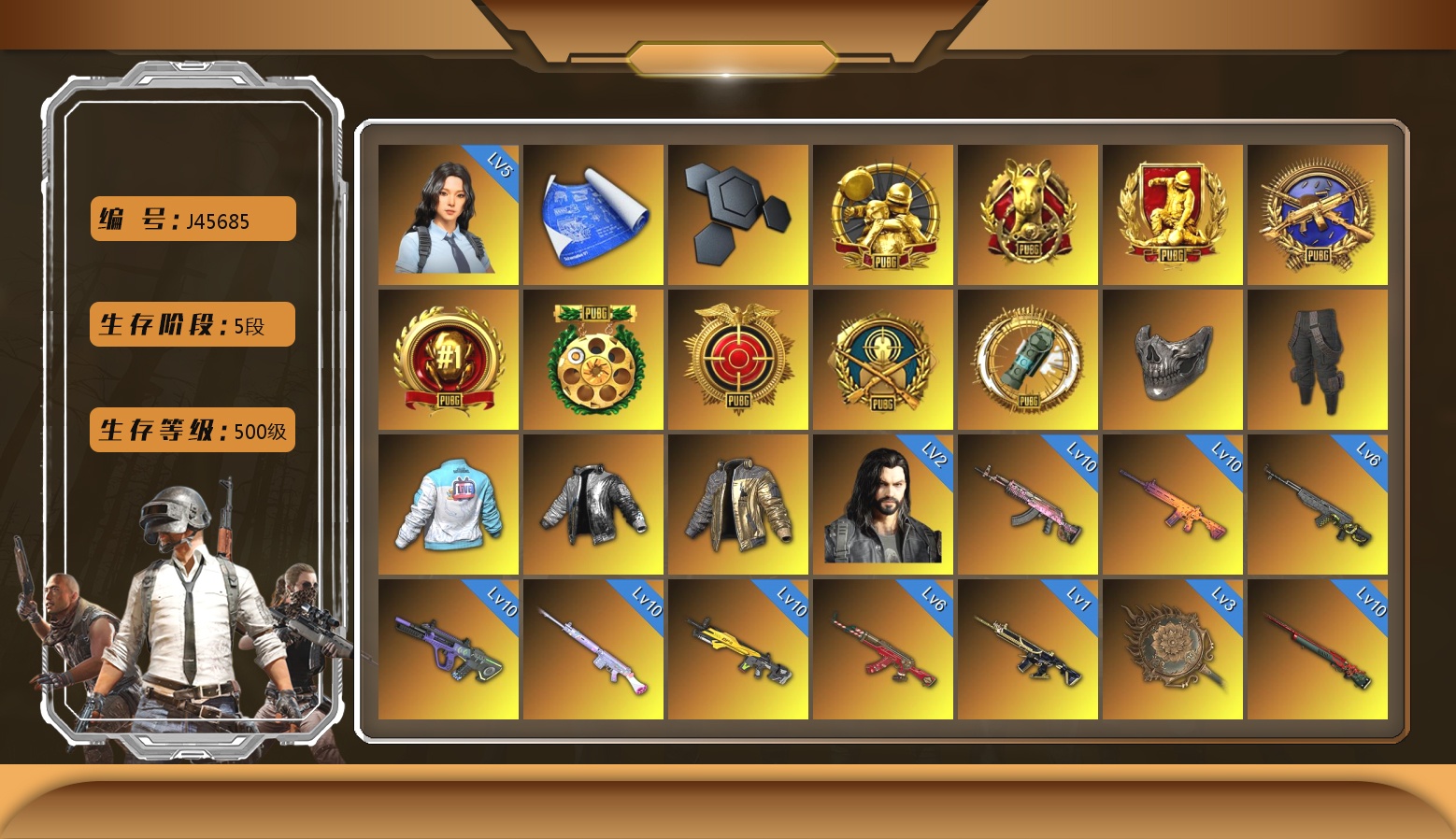Pick the gold metallic jacket
This screenshot has width=1456, height=839.
pyautogui.click(x=737, y=505)
